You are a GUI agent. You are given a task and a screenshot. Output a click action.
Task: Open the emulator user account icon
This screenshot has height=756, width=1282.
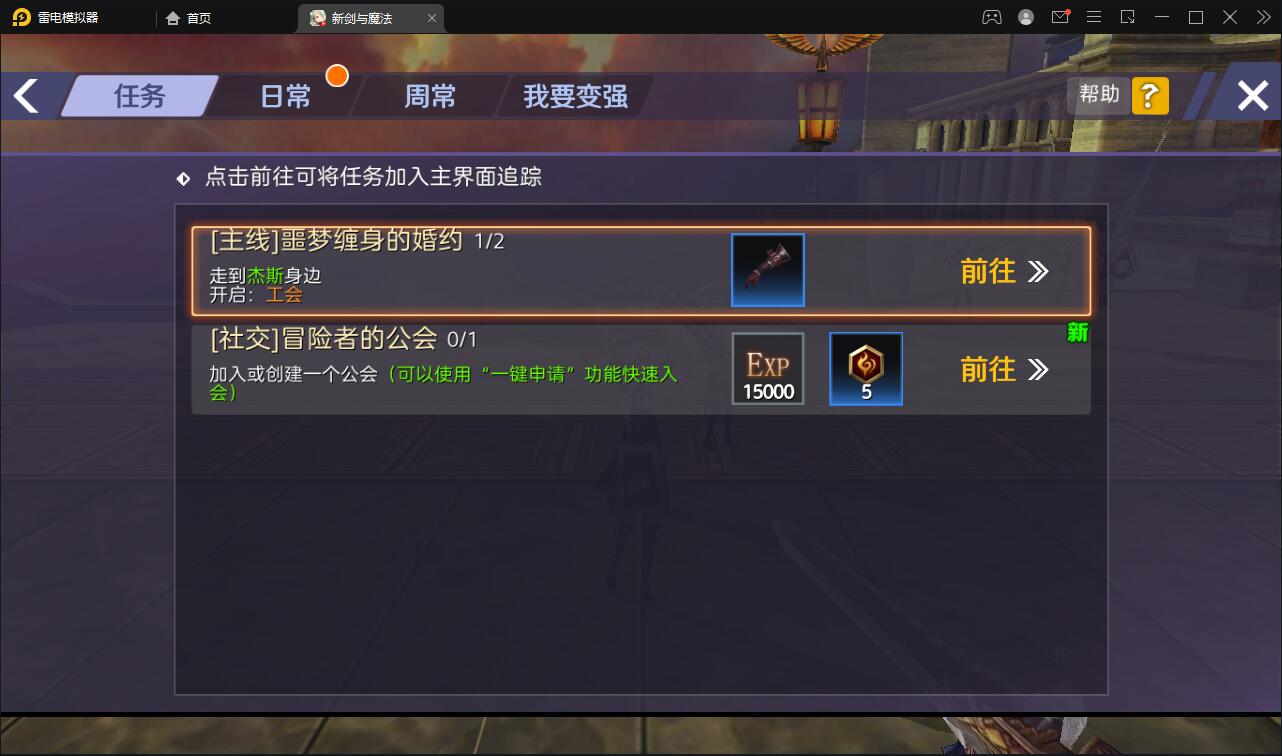point(1024,17)
